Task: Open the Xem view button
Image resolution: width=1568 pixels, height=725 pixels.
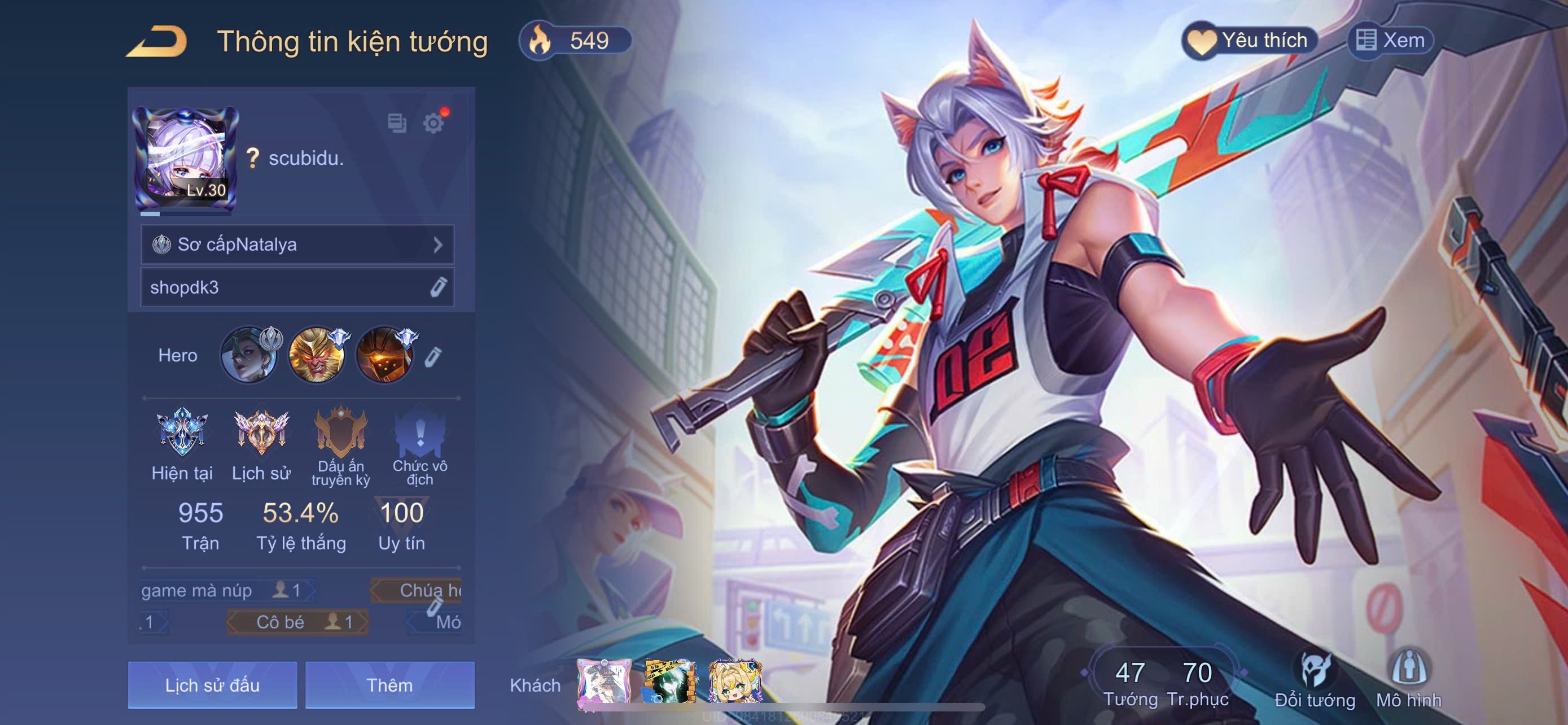Action: pos(1390,41)
